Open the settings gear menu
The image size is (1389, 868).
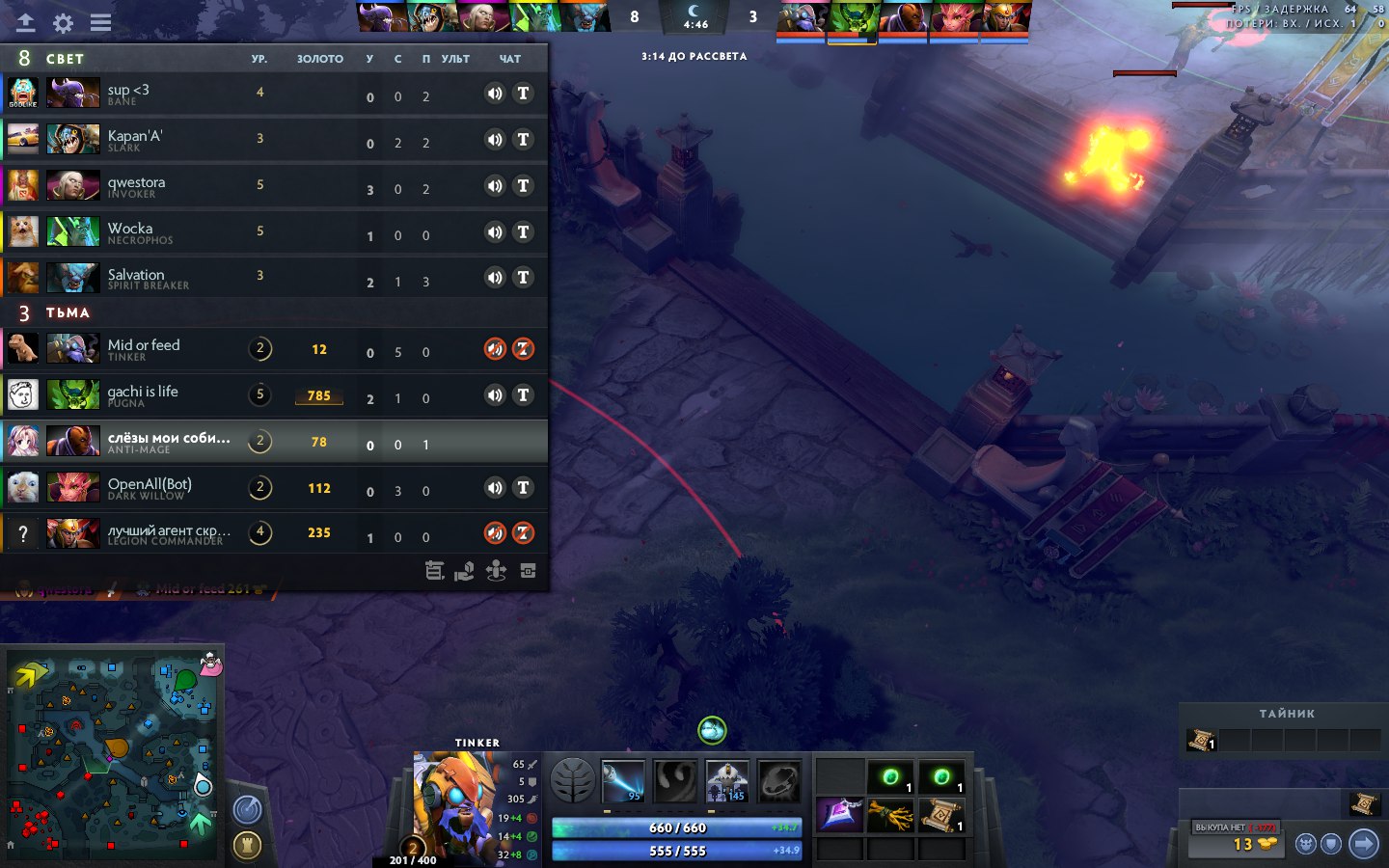click(x=63, y=23)
